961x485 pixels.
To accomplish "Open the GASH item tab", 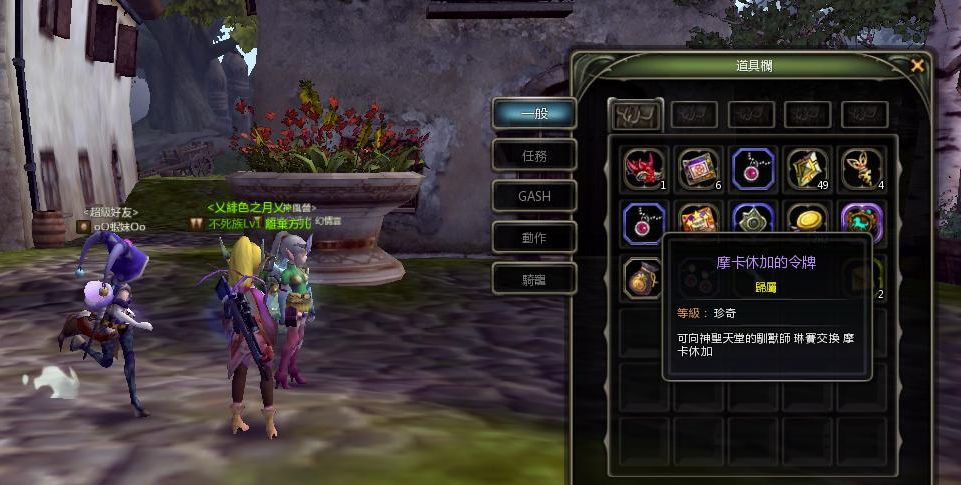I will pyautogui.click(x=535, y=196).
